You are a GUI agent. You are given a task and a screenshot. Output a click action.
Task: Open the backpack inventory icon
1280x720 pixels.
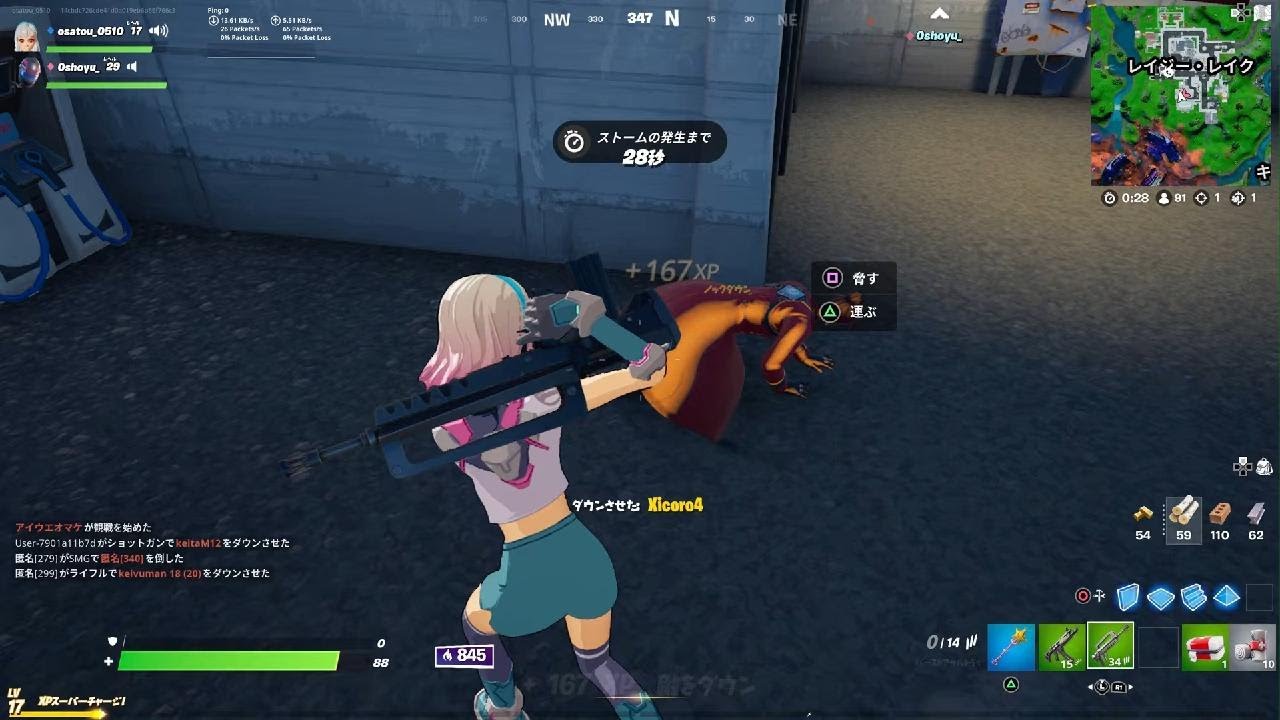[1264, 466]
